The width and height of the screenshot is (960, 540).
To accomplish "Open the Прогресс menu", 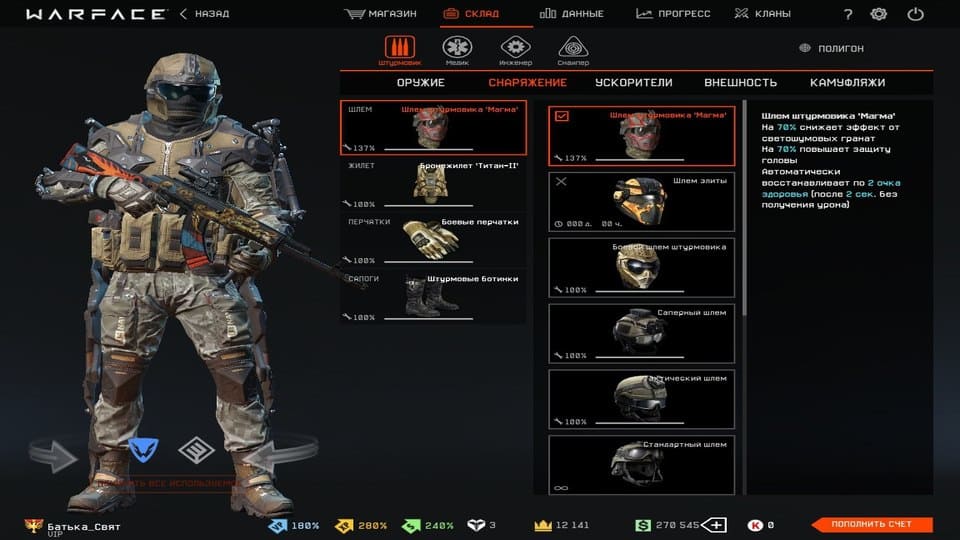I will (x=672, y=14).
